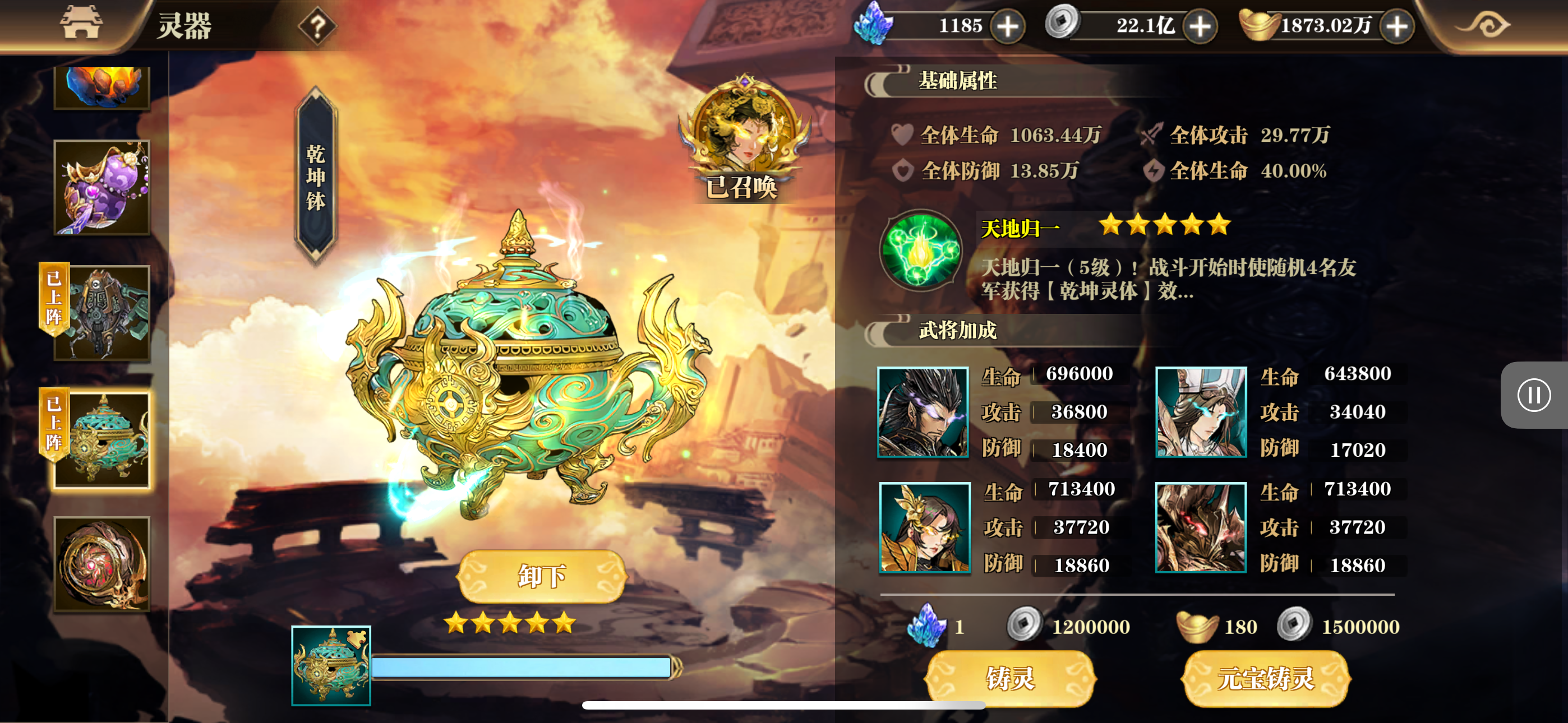This screenshot has width=1568, height=723.
Task: Select the dark swirling orb artifact
Action: pyautogui.click(x=102, y=564)
